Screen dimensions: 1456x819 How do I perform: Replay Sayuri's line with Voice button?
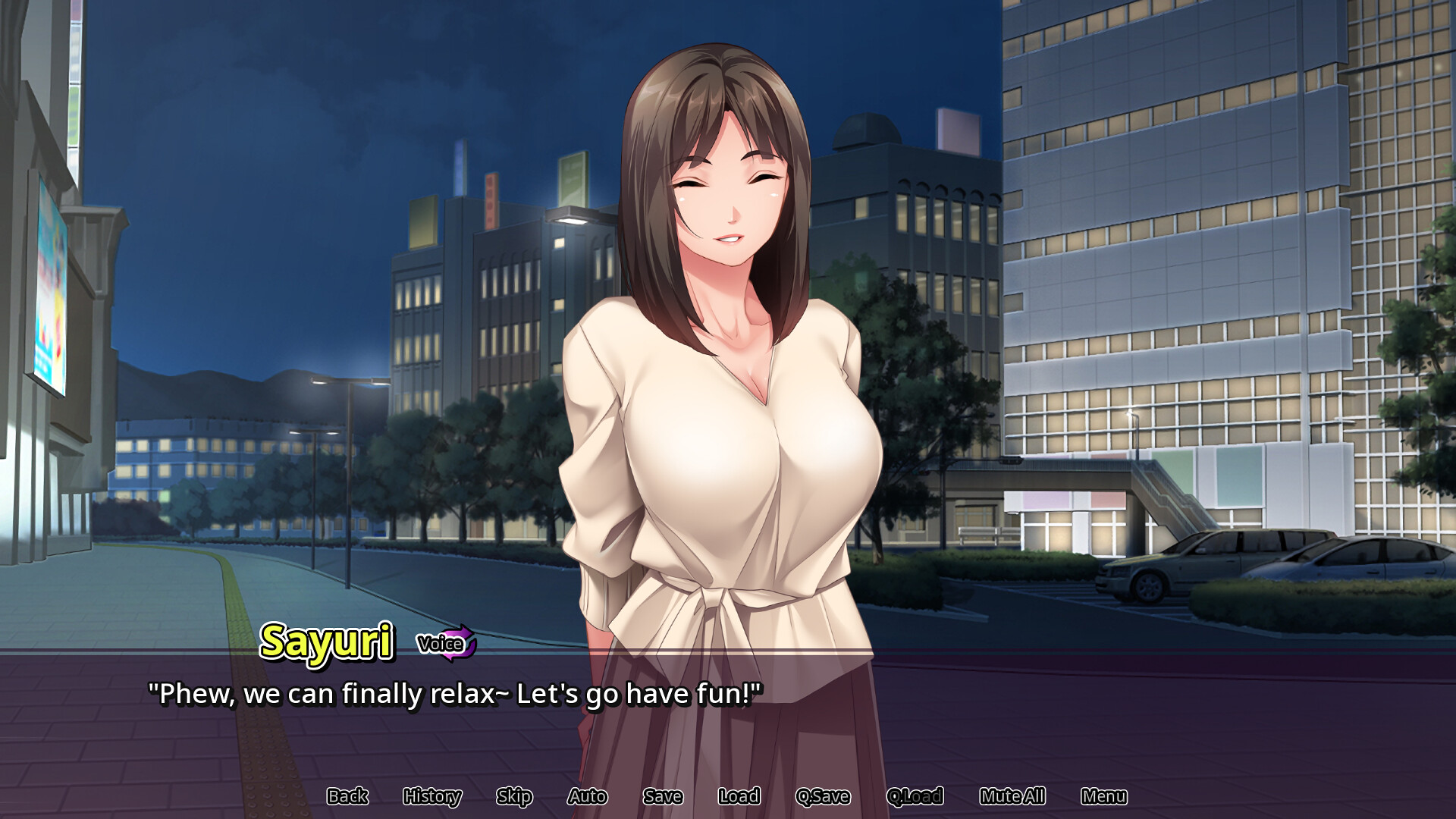coord(446,644)
